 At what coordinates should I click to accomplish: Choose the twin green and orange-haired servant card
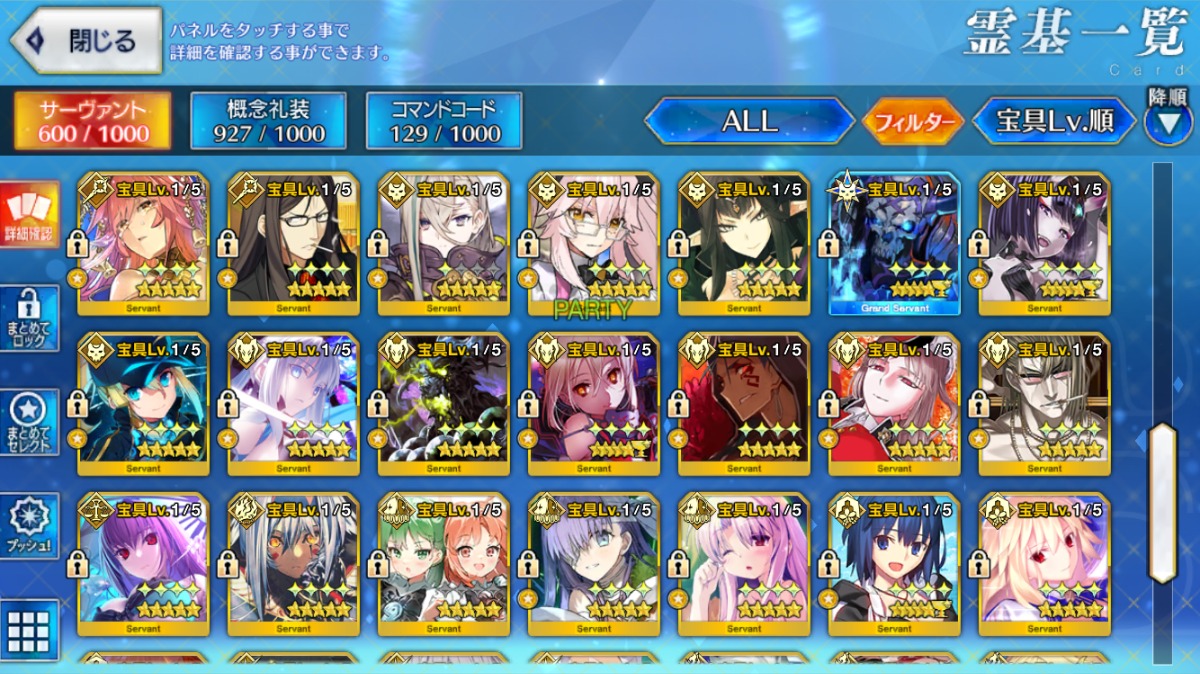pyautogui.click(x=444, y=563)
